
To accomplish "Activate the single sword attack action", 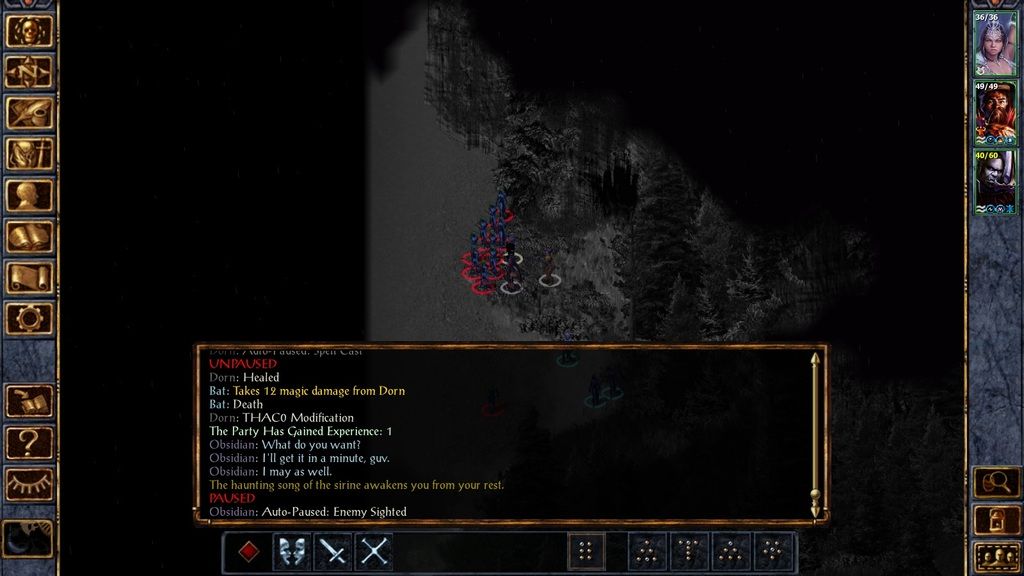I will point(332,552).
